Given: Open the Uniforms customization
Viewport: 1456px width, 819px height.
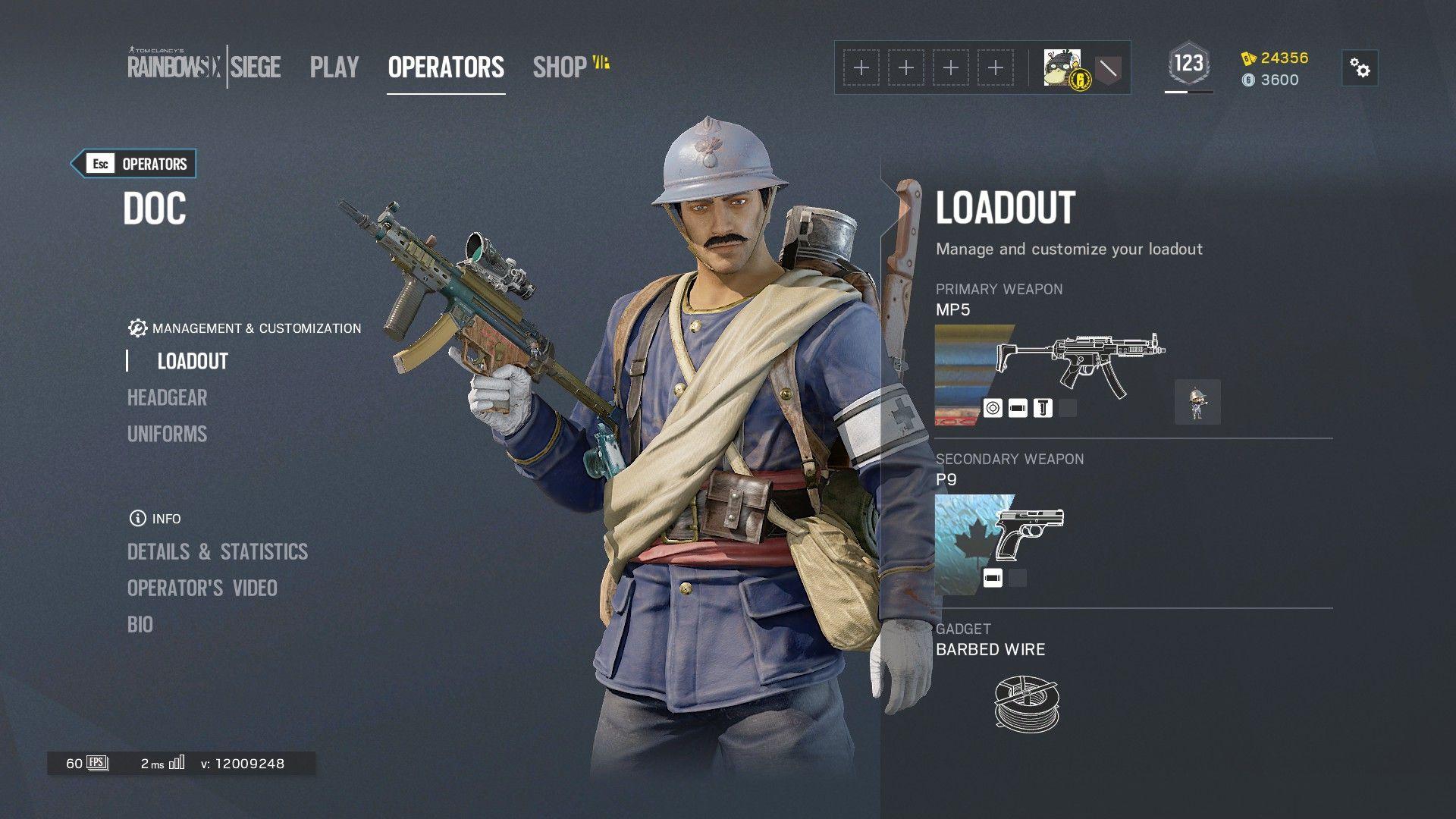Looking at the screenshot, I should [167, 434].
